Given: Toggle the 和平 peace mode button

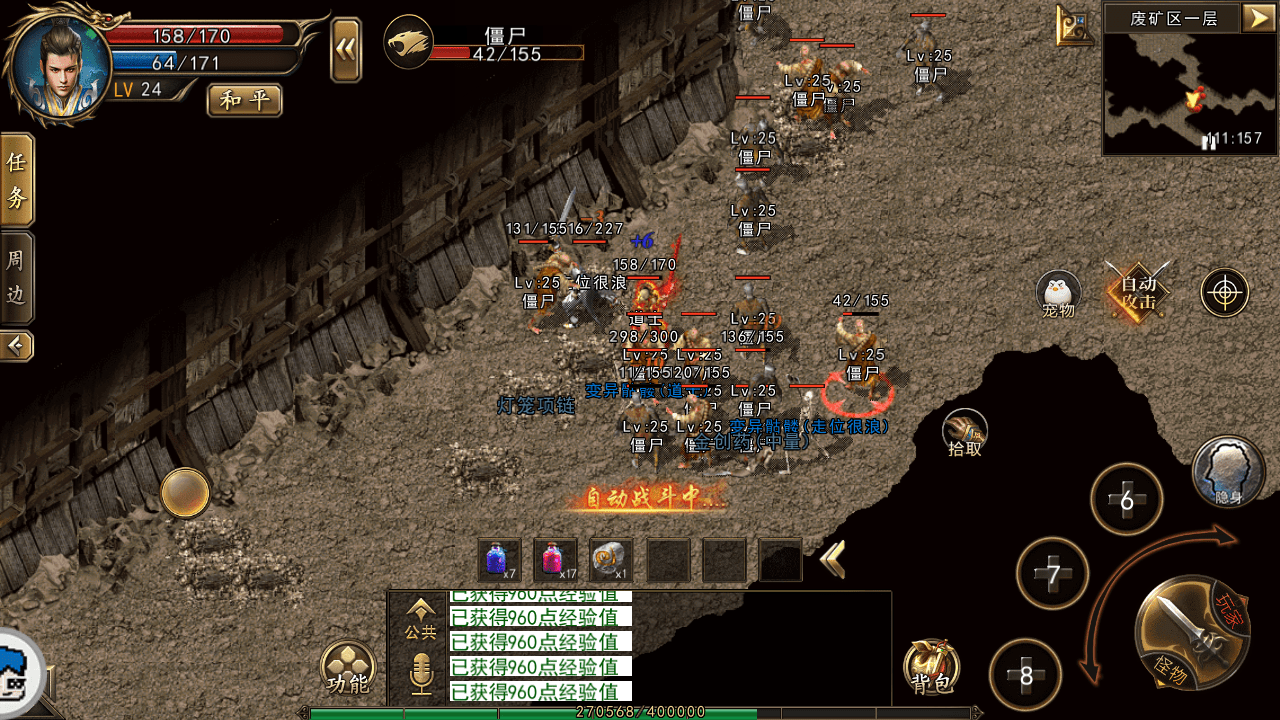Looking at the screenshot, I should [x=244, y=100].
